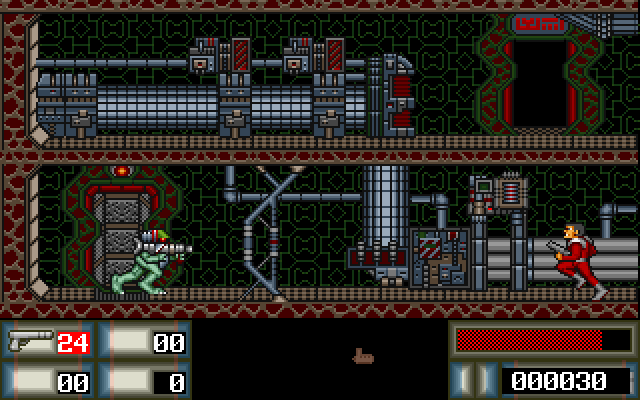Image resolution: width=640 pixels, height=400 pixels.
Task: Click the small brown item in the inventory panel
Action: 362,355
